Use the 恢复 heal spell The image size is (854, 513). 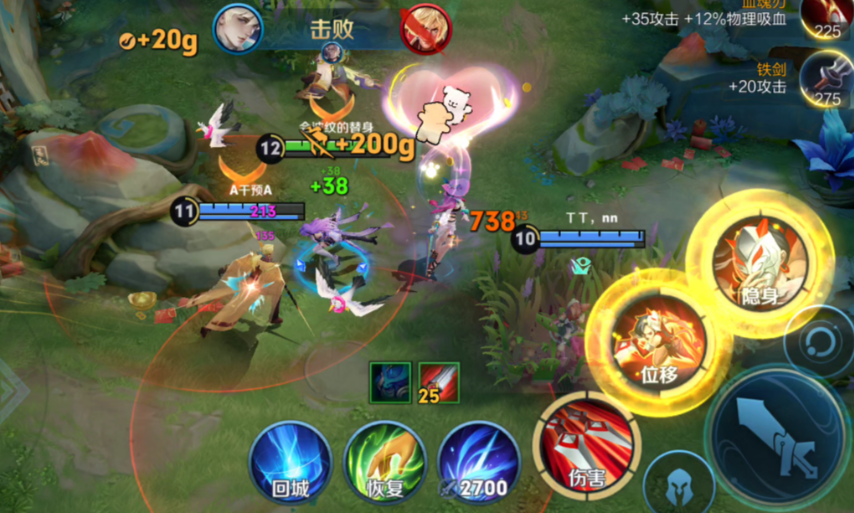[385, 460]
